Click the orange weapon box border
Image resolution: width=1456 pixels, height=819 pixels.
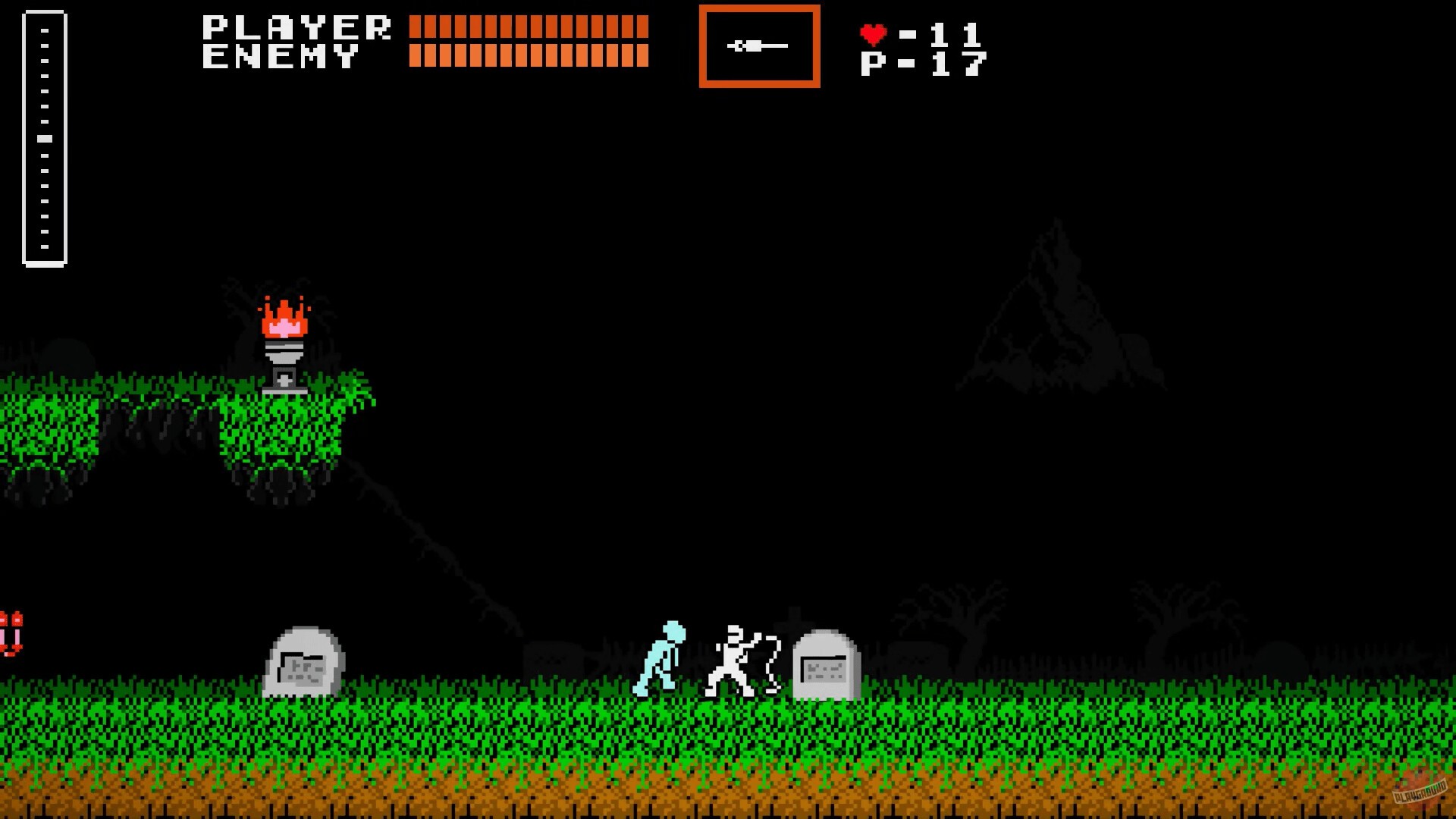[758, 9]
